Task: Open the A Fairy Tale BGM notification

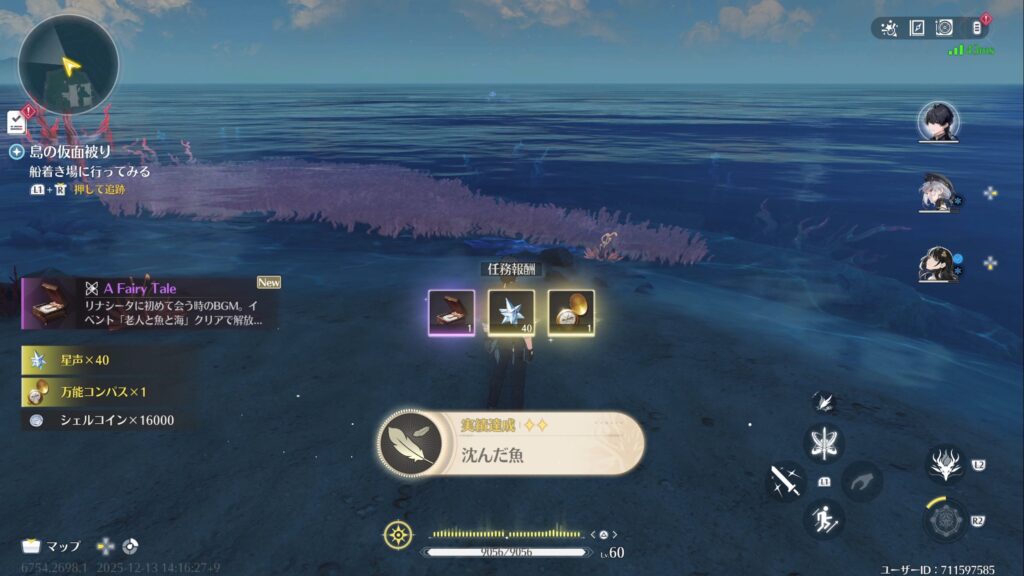Action: tap(150, 303)
